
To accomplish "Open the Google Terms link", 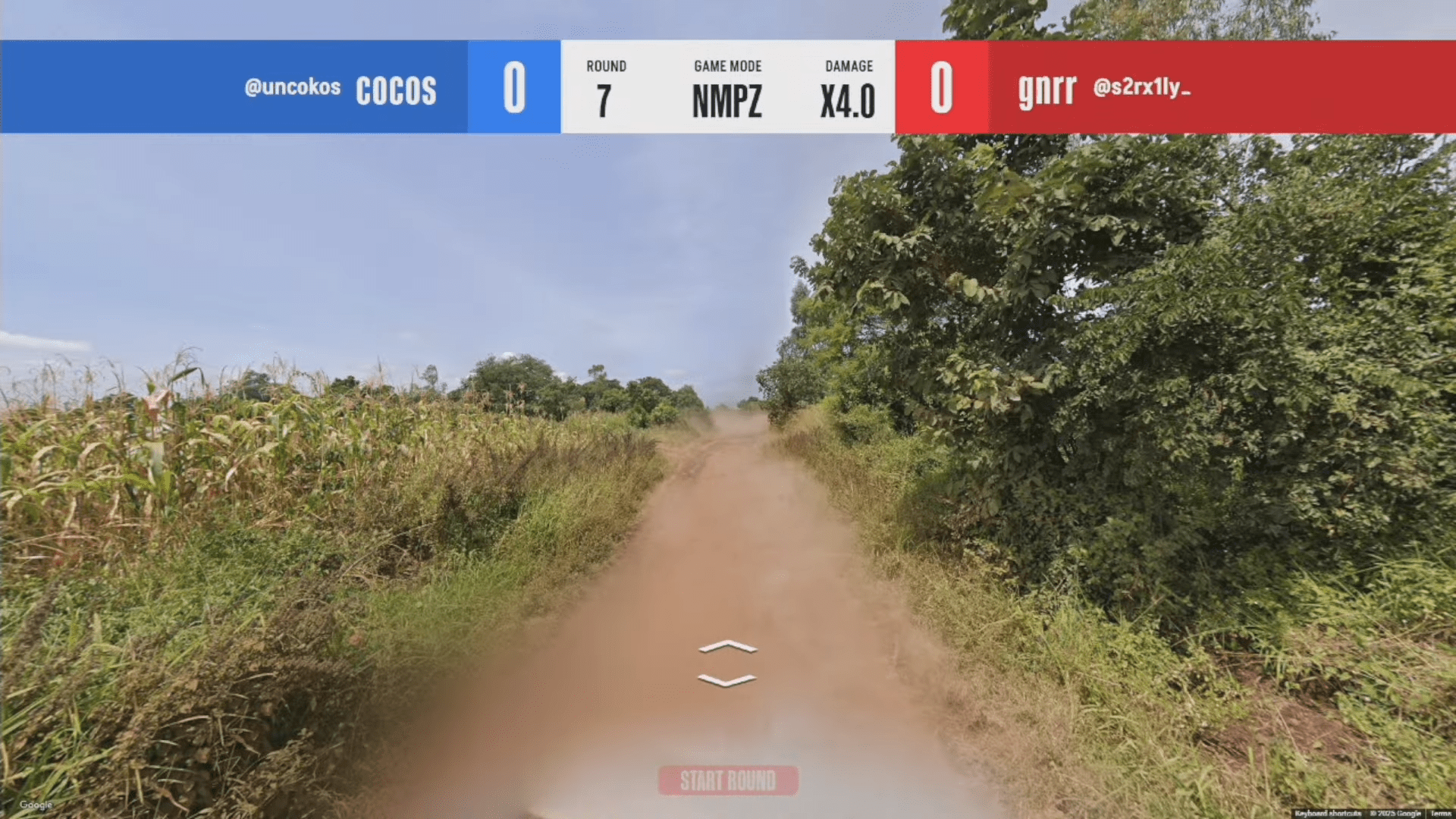I will point(1441,814).
